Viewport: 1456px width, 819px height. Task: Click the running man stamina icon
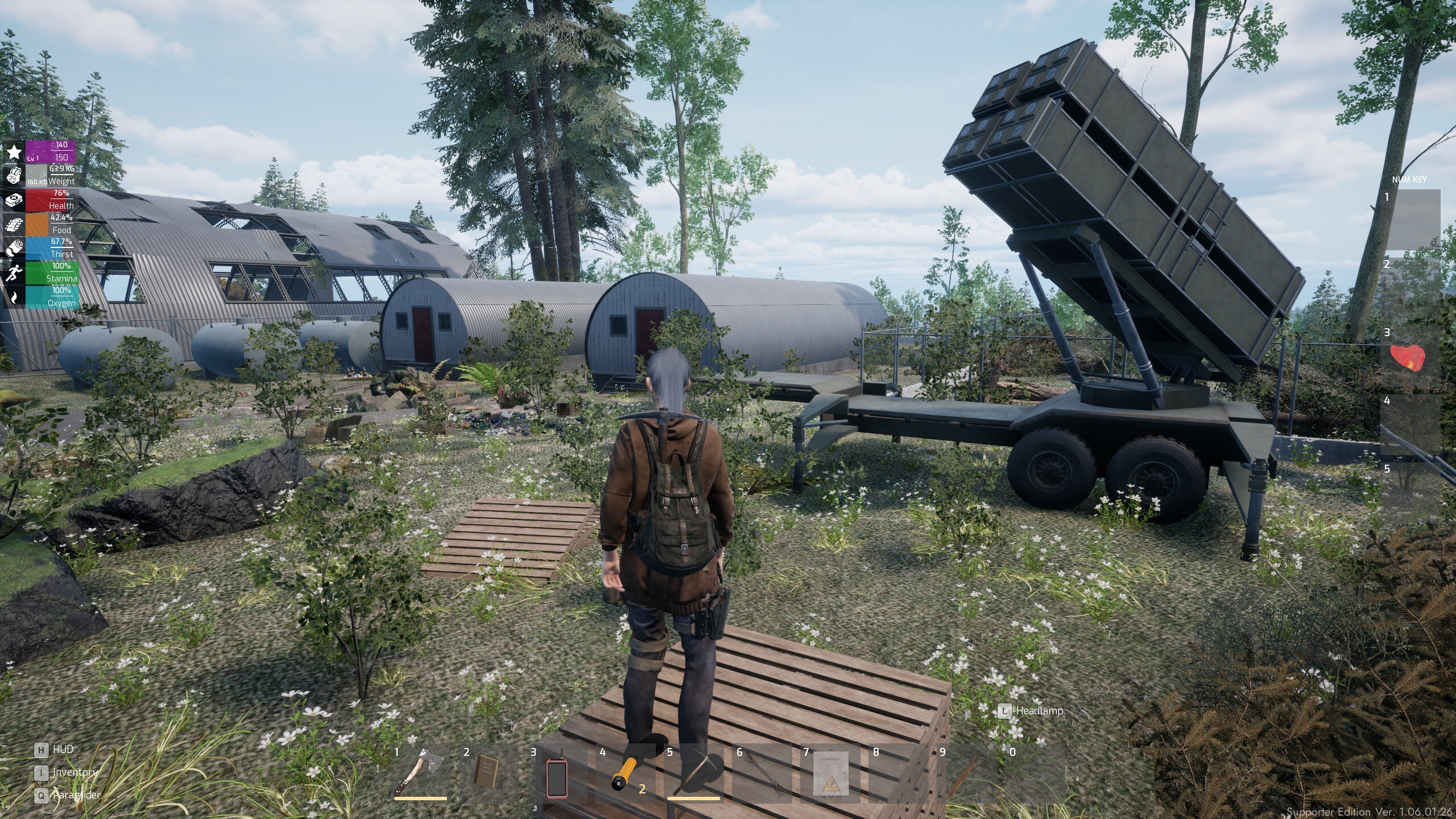(x=14, y=273)
